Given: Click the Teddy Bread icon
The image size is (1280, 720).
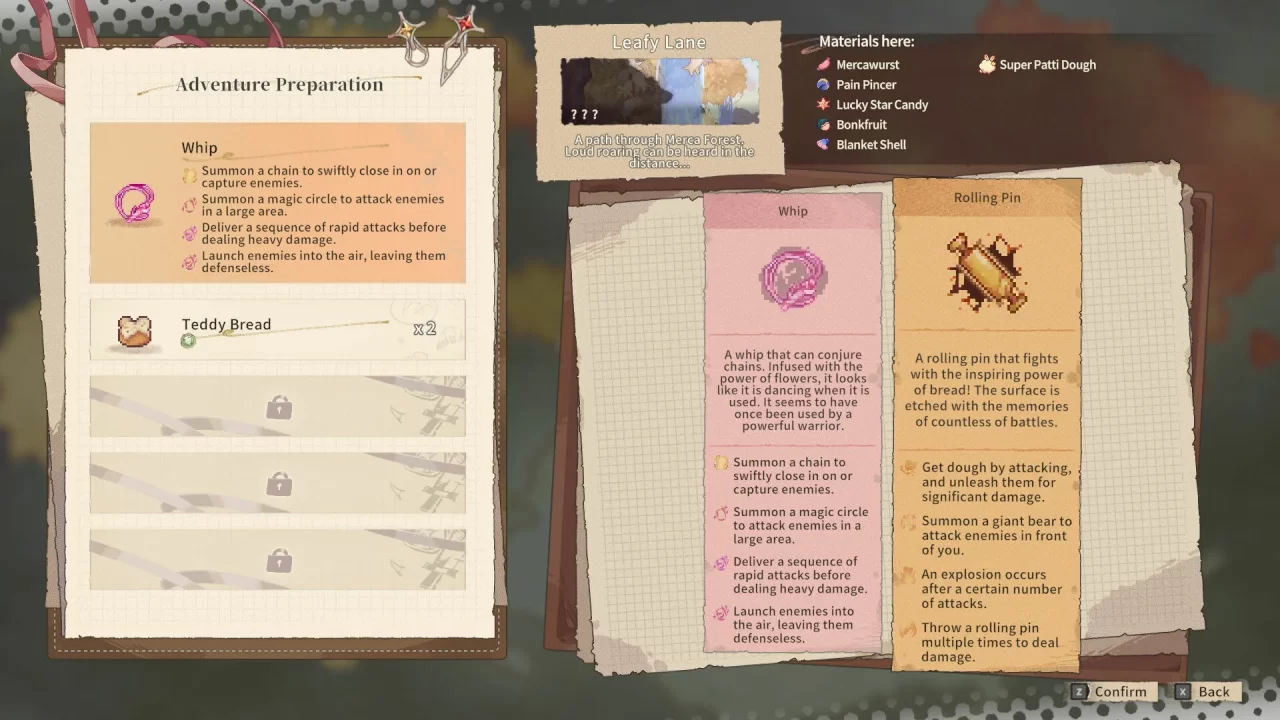Looking at the screenshot, I should tap(133, 331).
